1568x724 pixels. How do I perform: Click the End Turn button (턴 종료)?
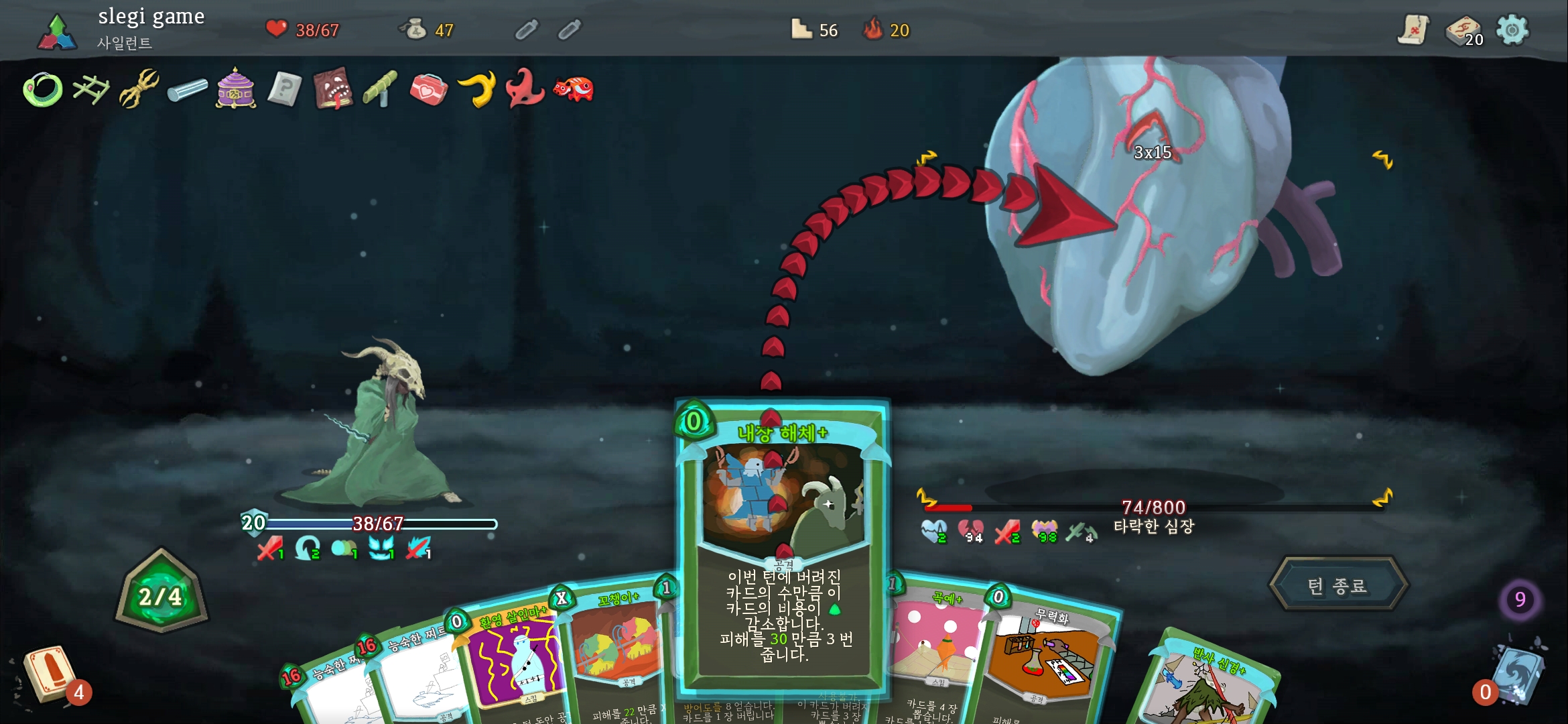[x=1337, y=585]
